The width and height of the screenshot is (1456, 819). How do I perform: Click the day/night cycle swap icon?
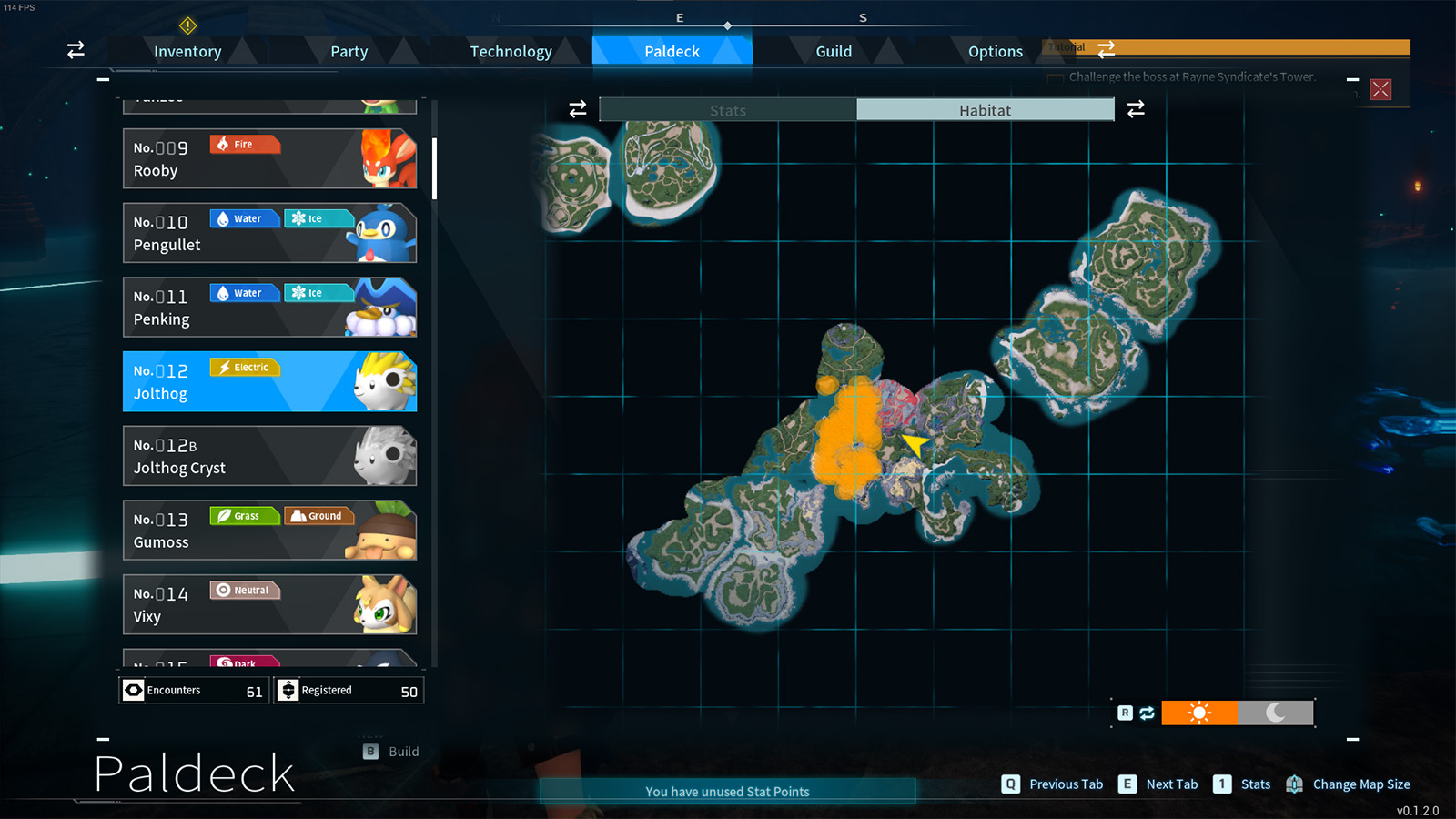click(x=1147, y=713)
